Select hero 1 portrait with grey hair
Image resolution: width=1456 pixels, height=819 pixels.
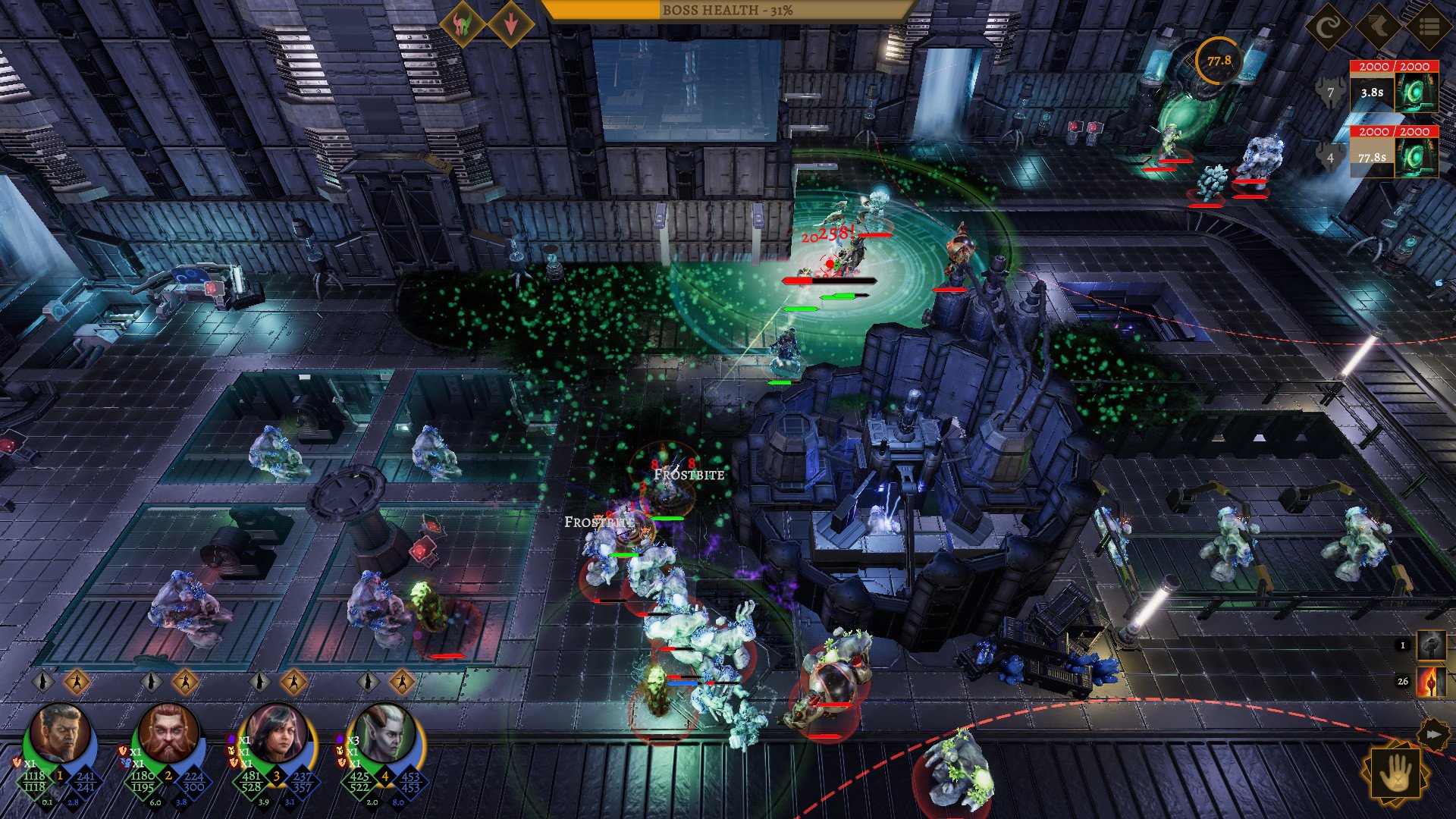click(61, 734)
